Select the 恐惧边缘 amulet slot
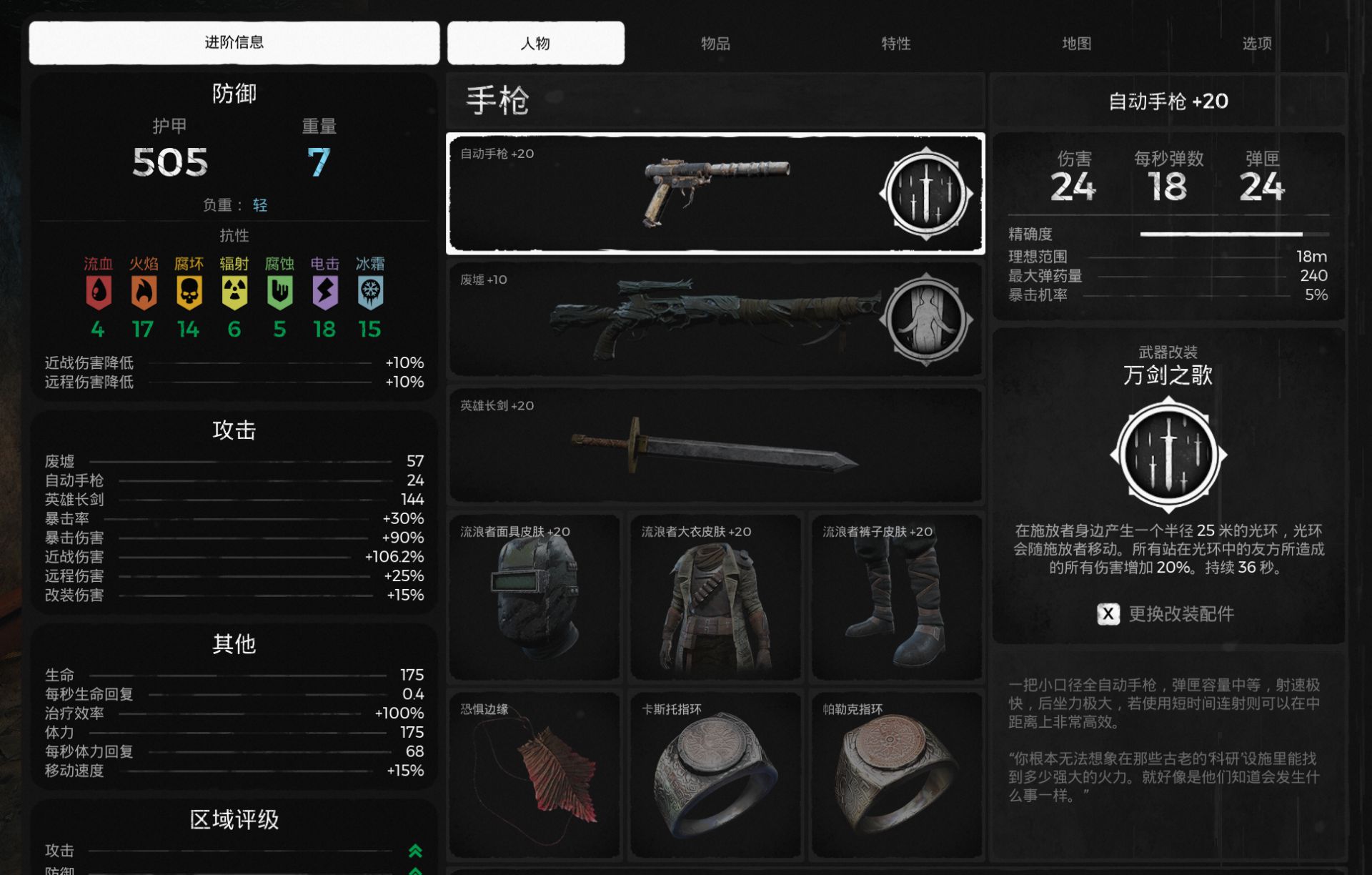Screen dimensions: 1372x875 click(534, 775)
